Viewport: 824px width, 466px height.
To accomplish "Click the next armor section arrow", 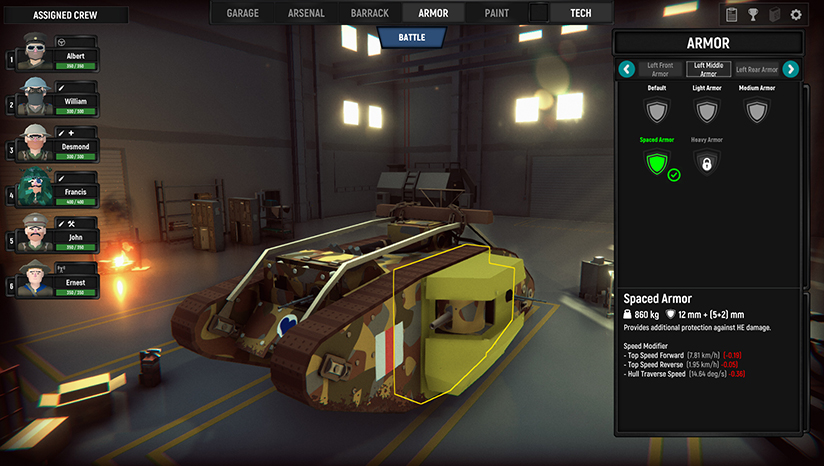I will click(790, 69).
